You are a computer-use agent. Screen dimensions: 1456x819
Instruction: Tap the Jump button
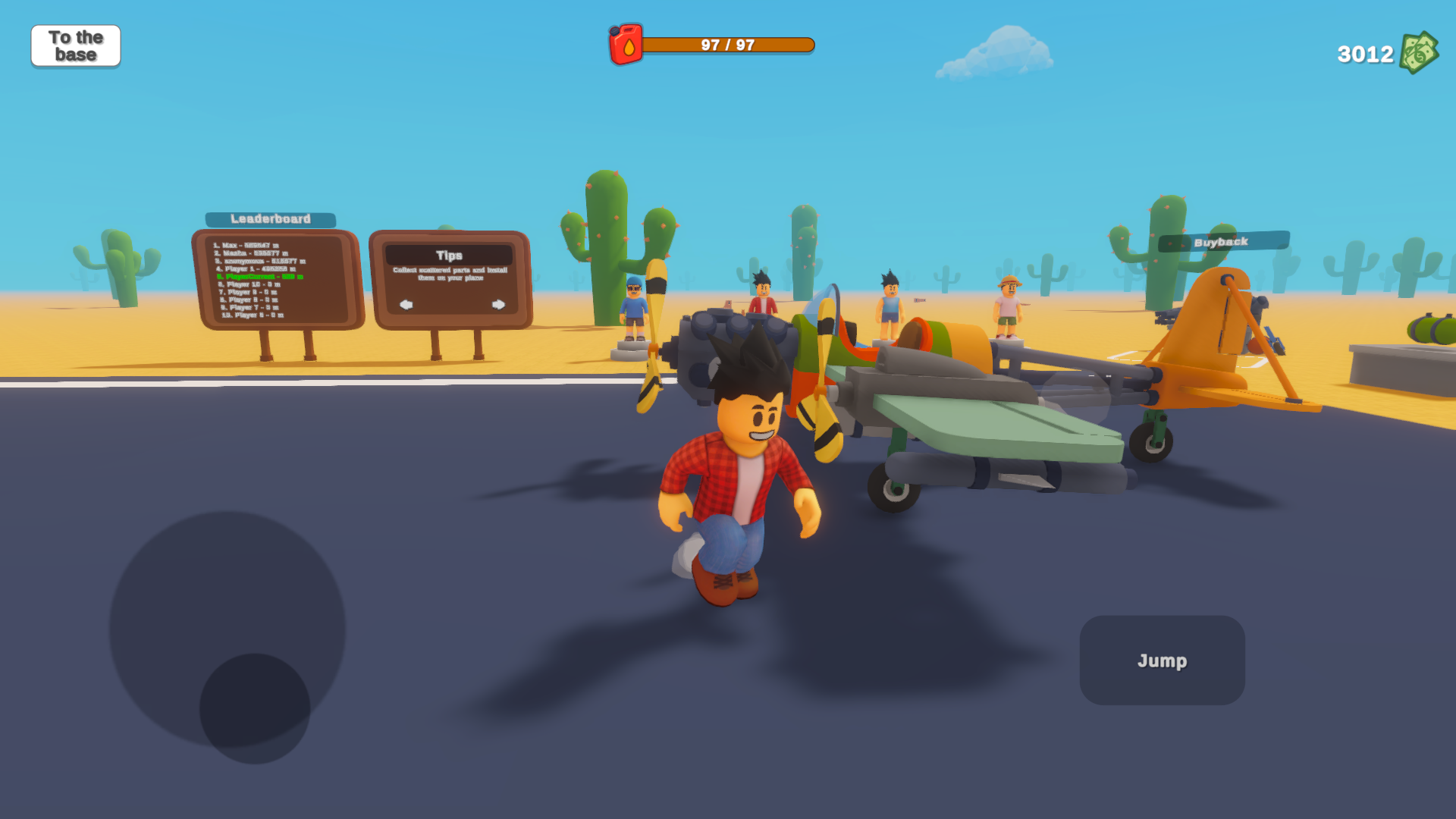tap(1162, 660)
